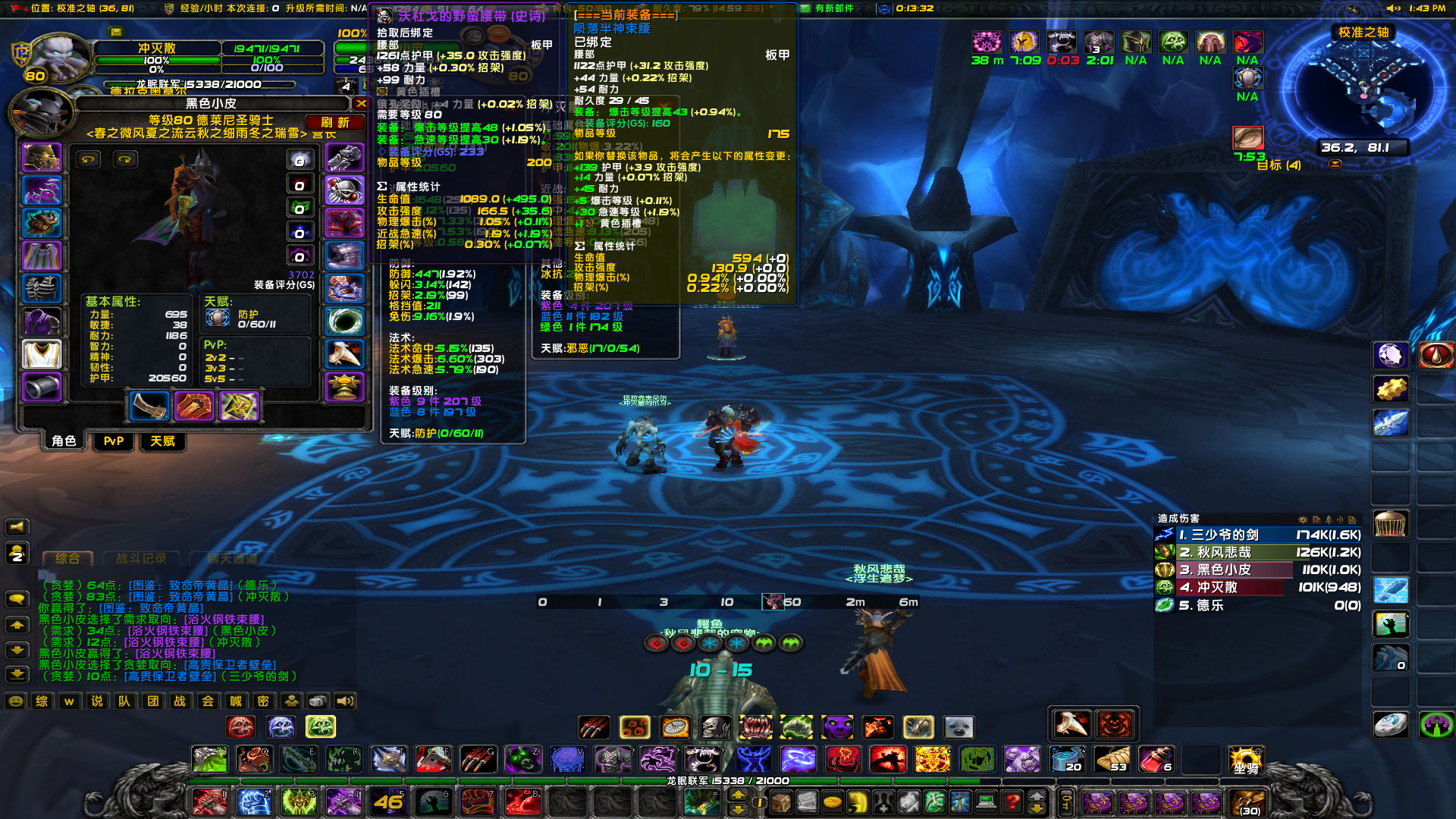Toggle the 喊 yell chat channel button

tap(238, 702)
